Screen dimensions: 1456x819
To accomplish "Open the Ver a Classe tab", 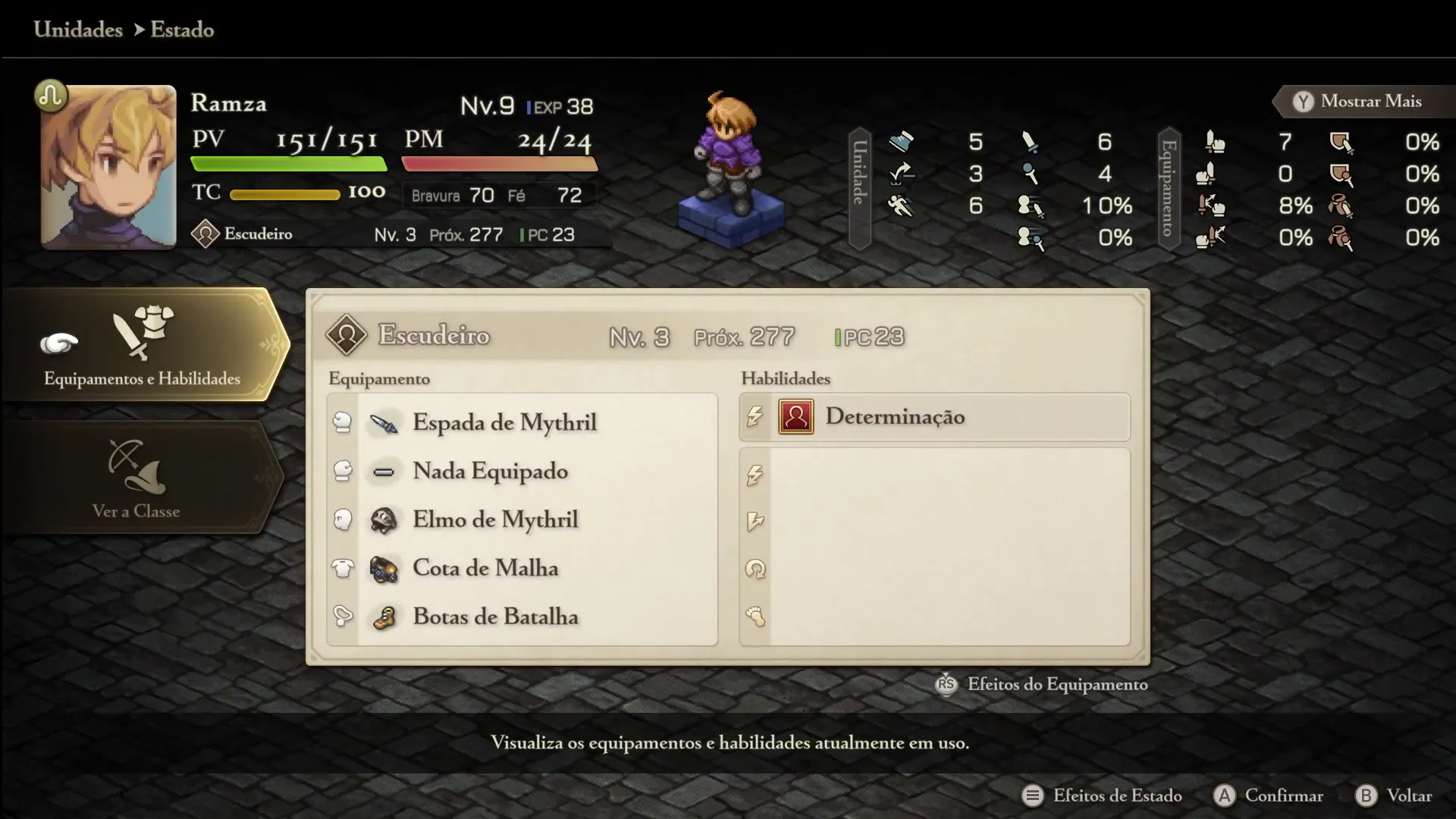I will click(x=136, y=478).
